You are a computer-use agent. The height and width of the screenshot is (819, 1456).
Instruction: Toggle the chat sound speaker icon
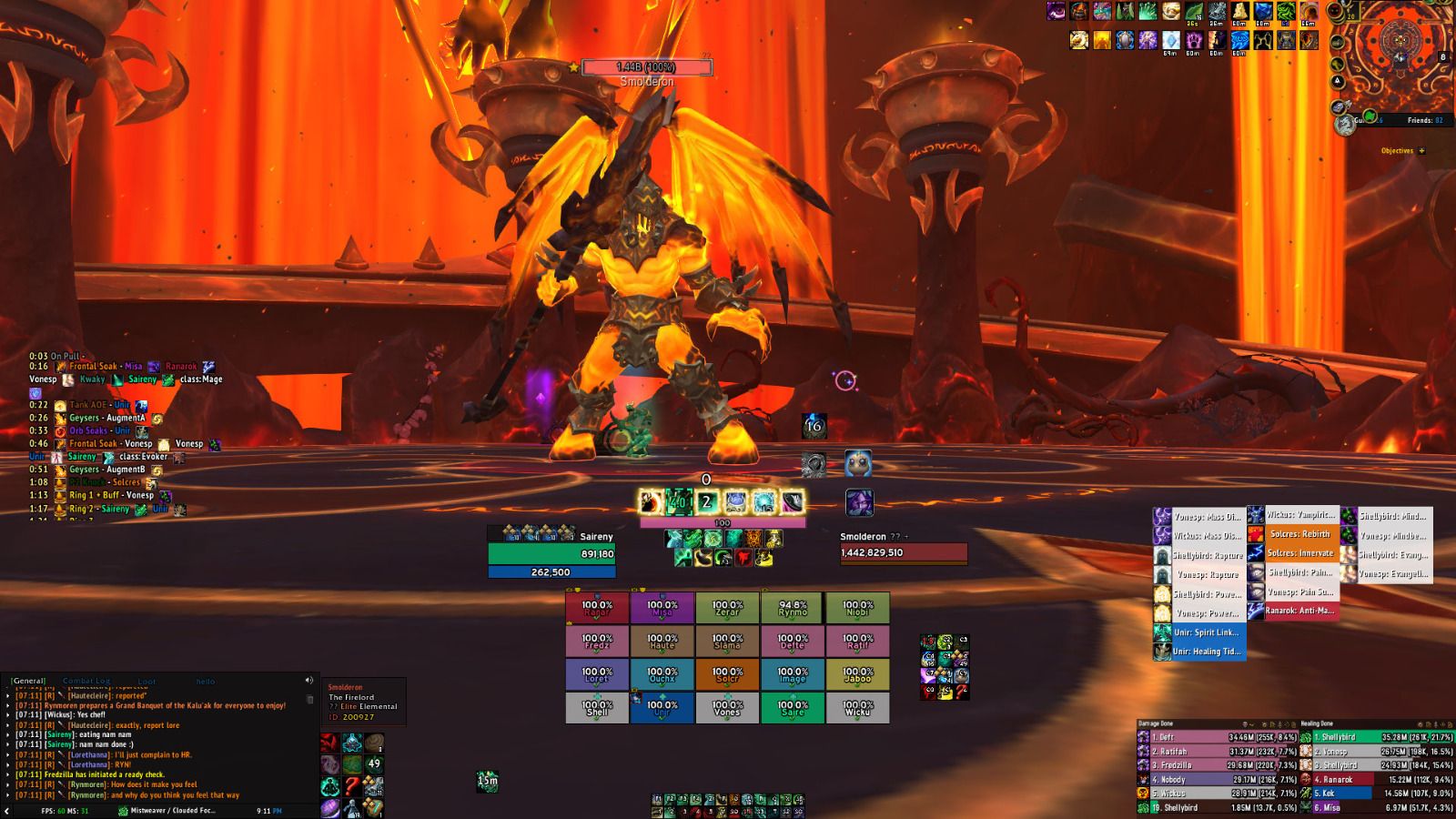[309, 681]
